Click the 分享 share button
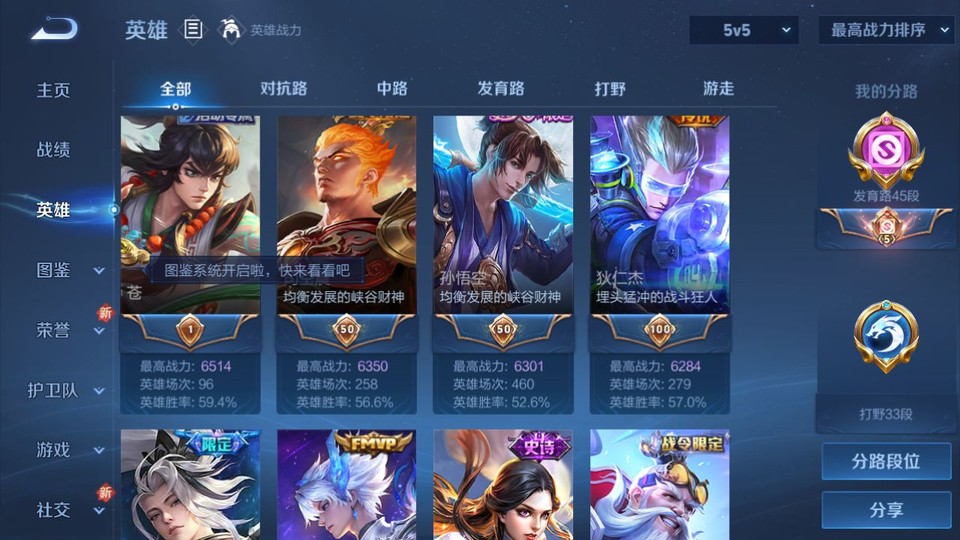 [886, 510]
